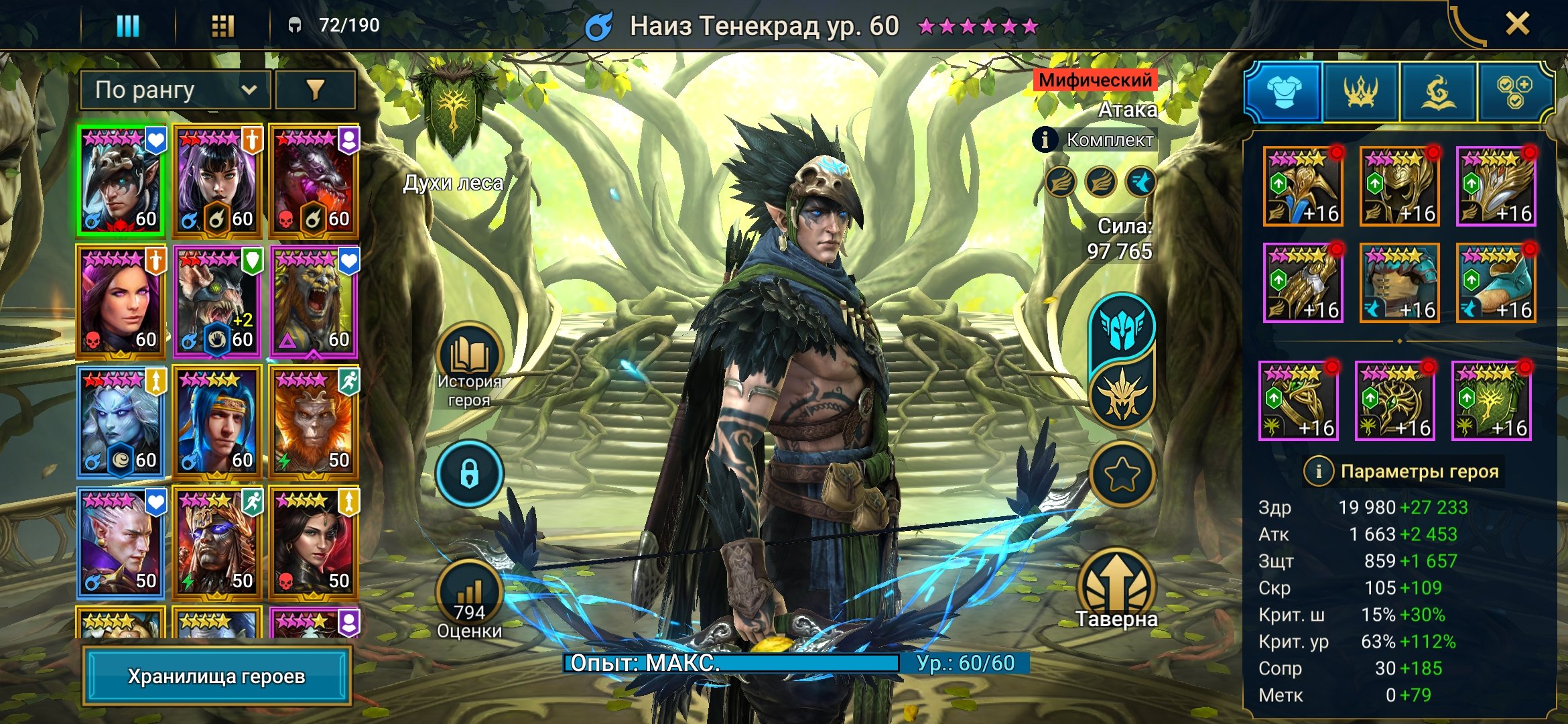Go to the 'Таверна' upgrade button

pyautogui.click(x=1117, y=585)
